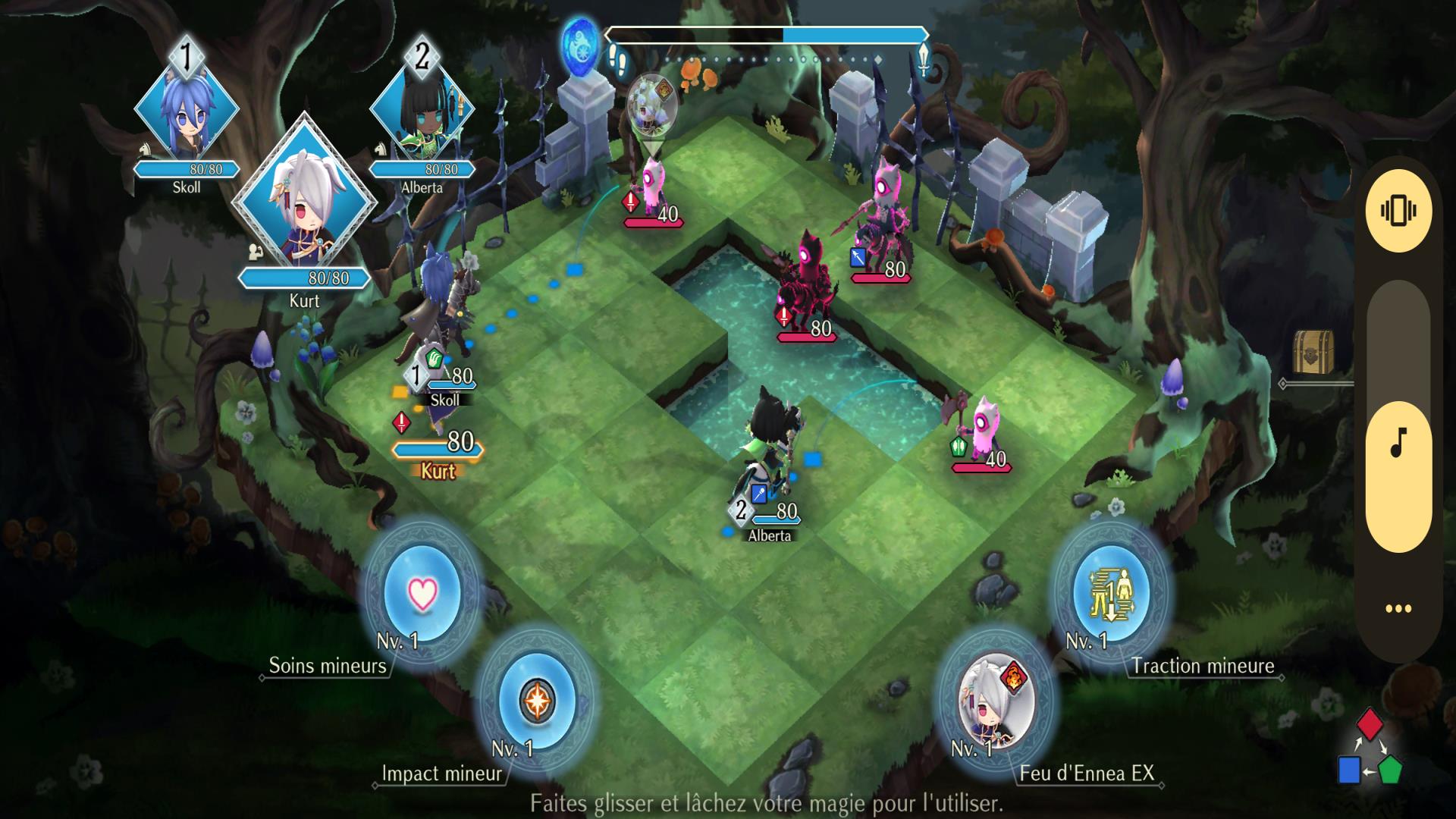Screen dimensions: 1456x819
Task: Toggle the phone vibration mode button
Action: [1398, 210]
